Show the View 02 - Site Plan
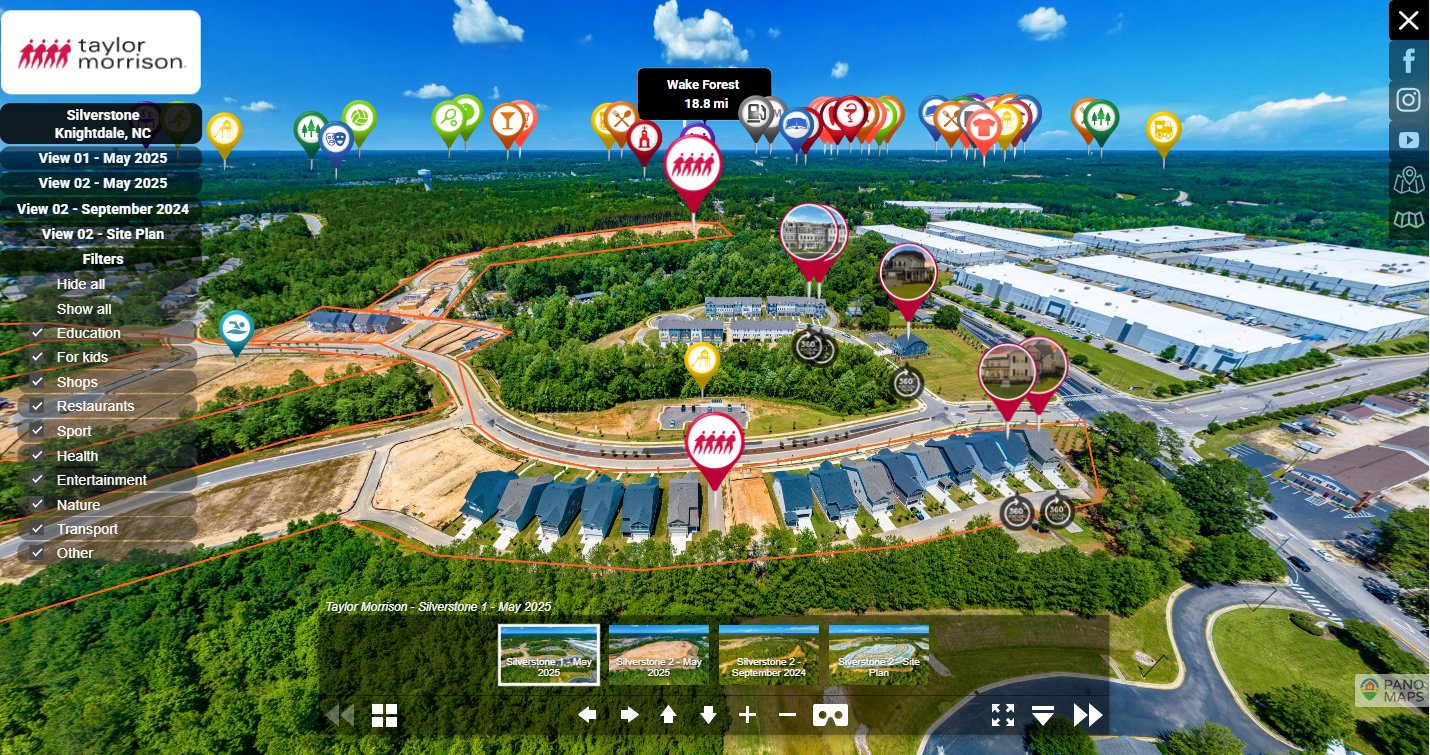The image size is (1430, 755). click(x=102, y=234)
